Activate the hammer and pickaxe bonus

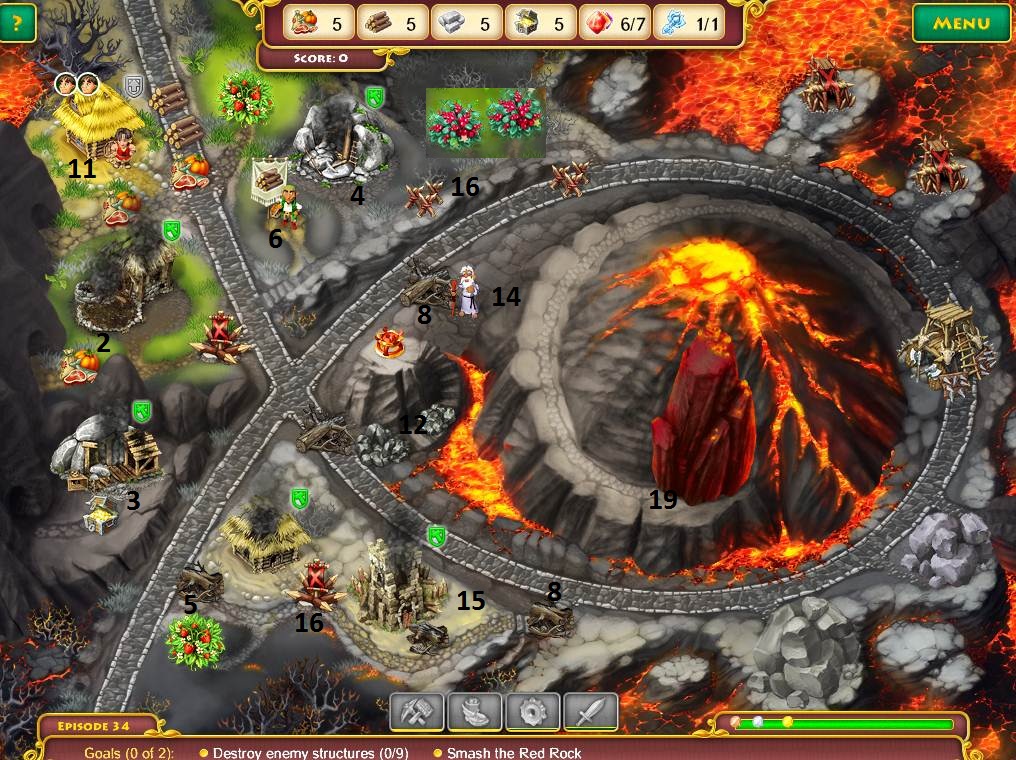[x=416, y=712]
